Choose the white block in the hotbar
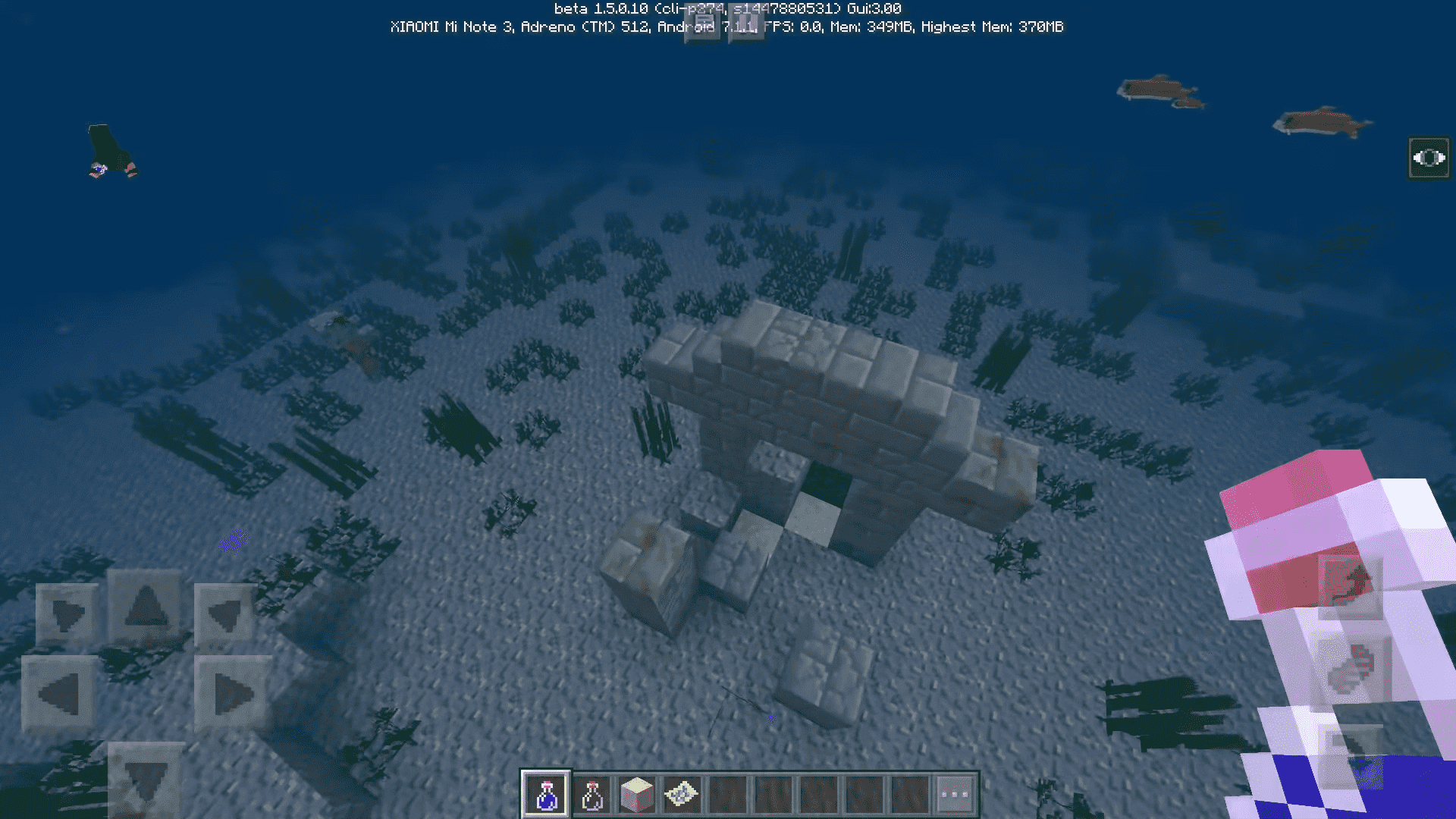Image resolution: width=1456 pixels, height=819 pixels. (637, 794)
